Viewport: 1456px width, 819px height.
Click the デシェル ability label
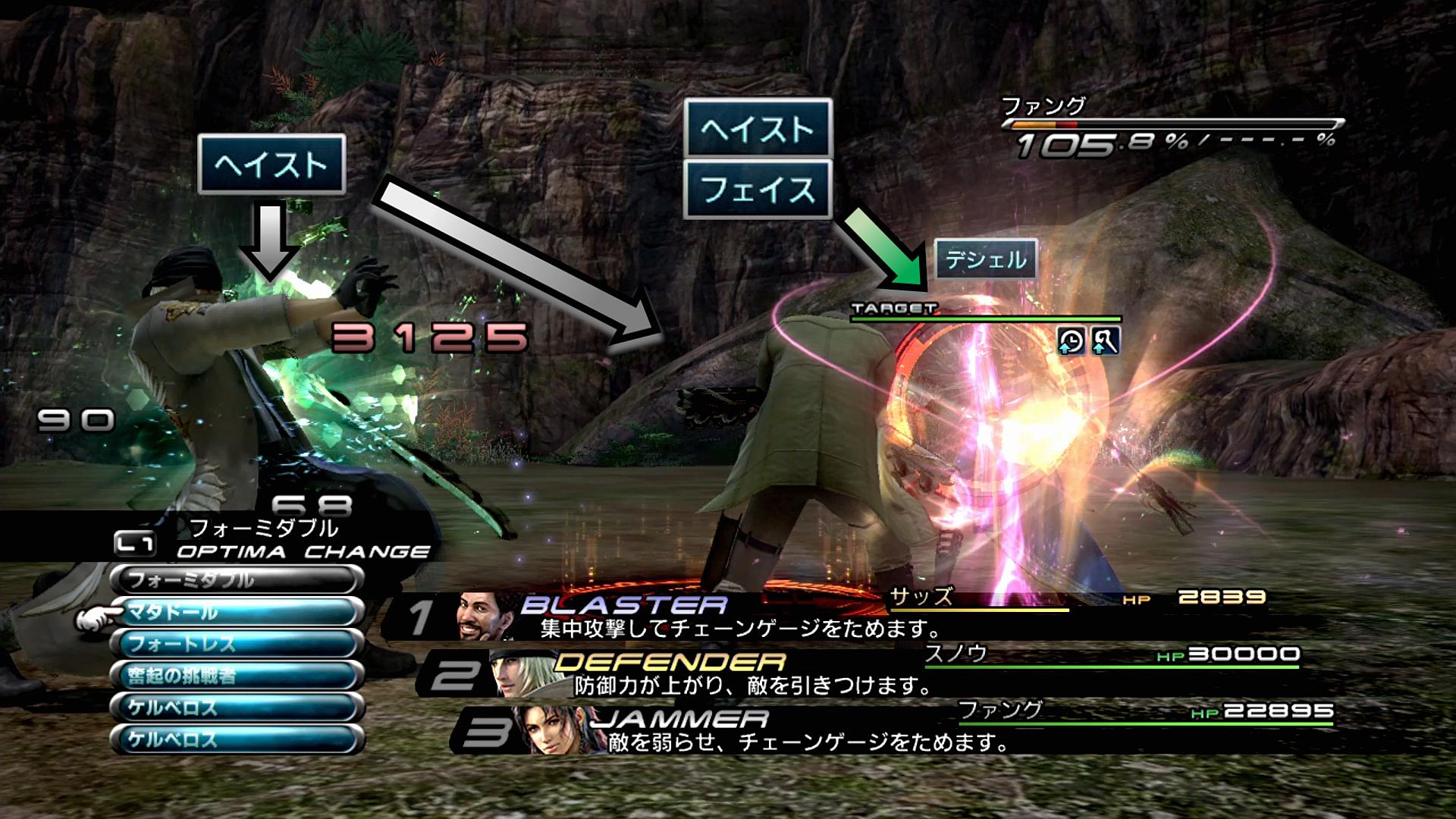click(985, 260)
